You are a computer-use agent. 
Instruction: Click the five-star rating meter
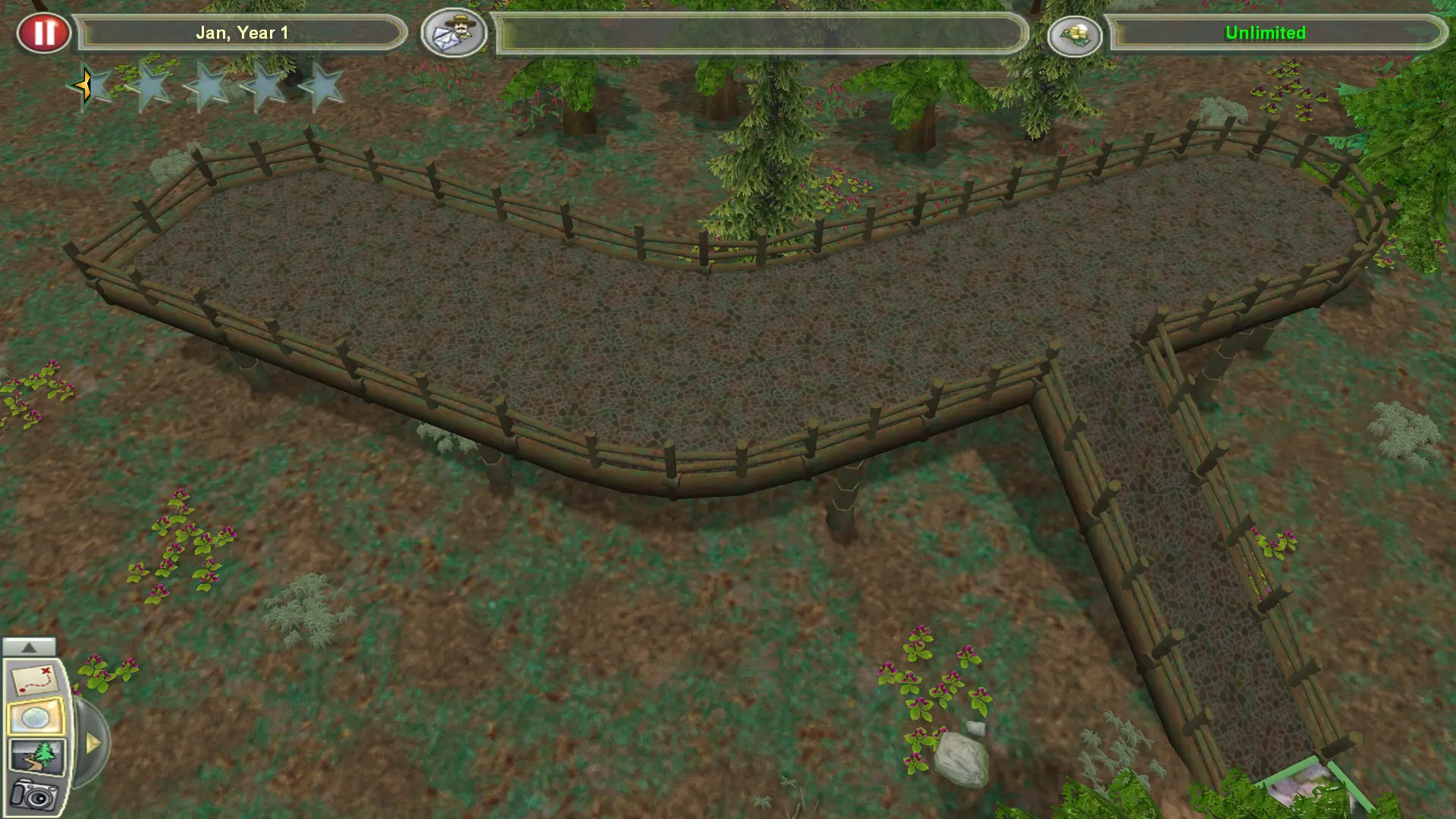(206, 86)
